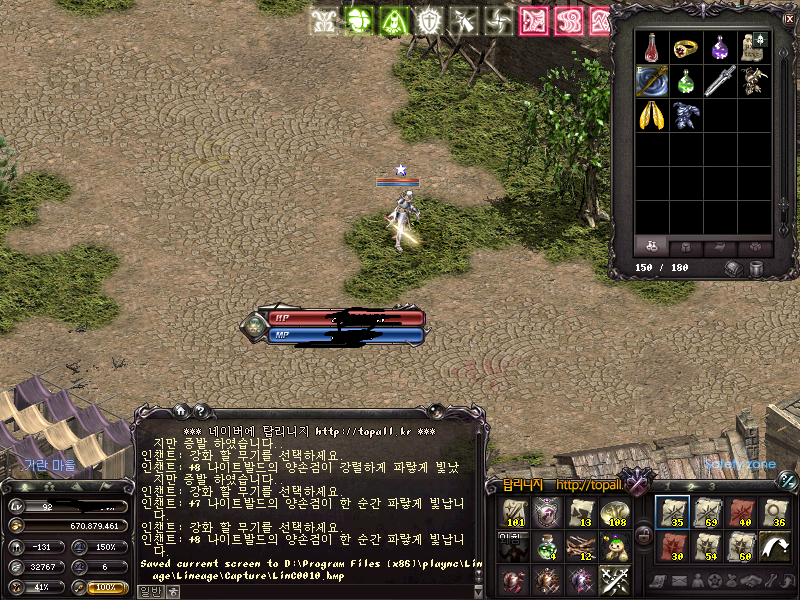This screenshot has width=800, height=600.
Task: Select the golden wings item
Action: point(651,116)
